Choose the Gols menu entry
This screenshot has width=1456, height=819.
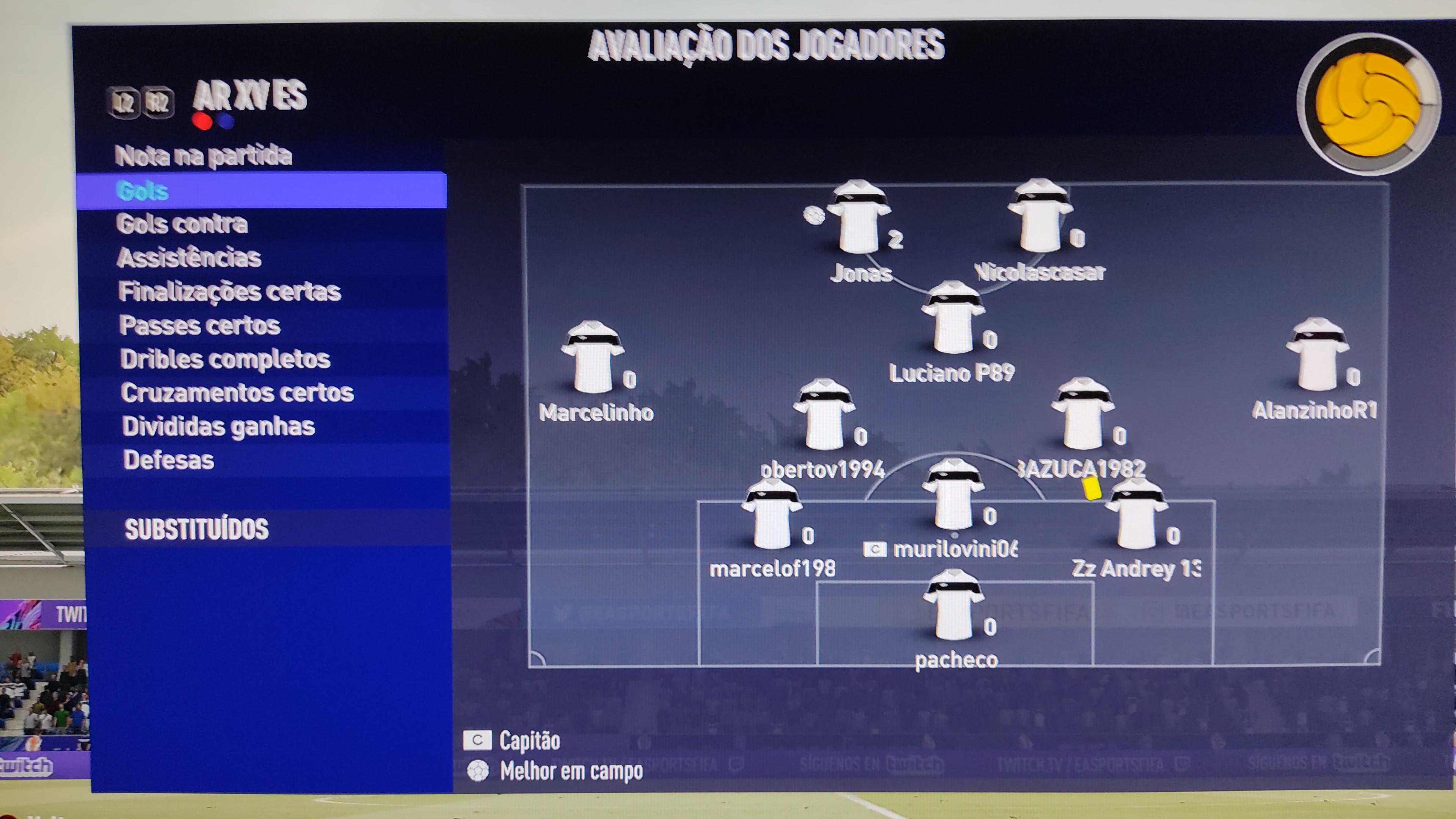143,191
